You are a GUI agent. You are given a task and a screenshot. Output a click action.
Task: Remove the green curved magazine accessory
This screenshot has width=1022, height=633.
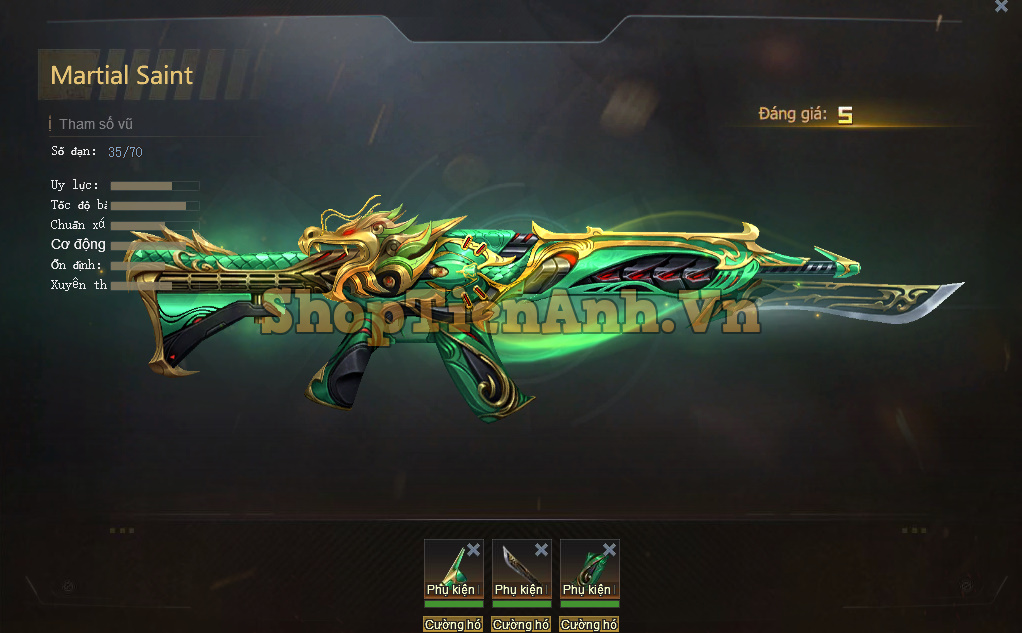pyautogui.click(x=609, y=550)
